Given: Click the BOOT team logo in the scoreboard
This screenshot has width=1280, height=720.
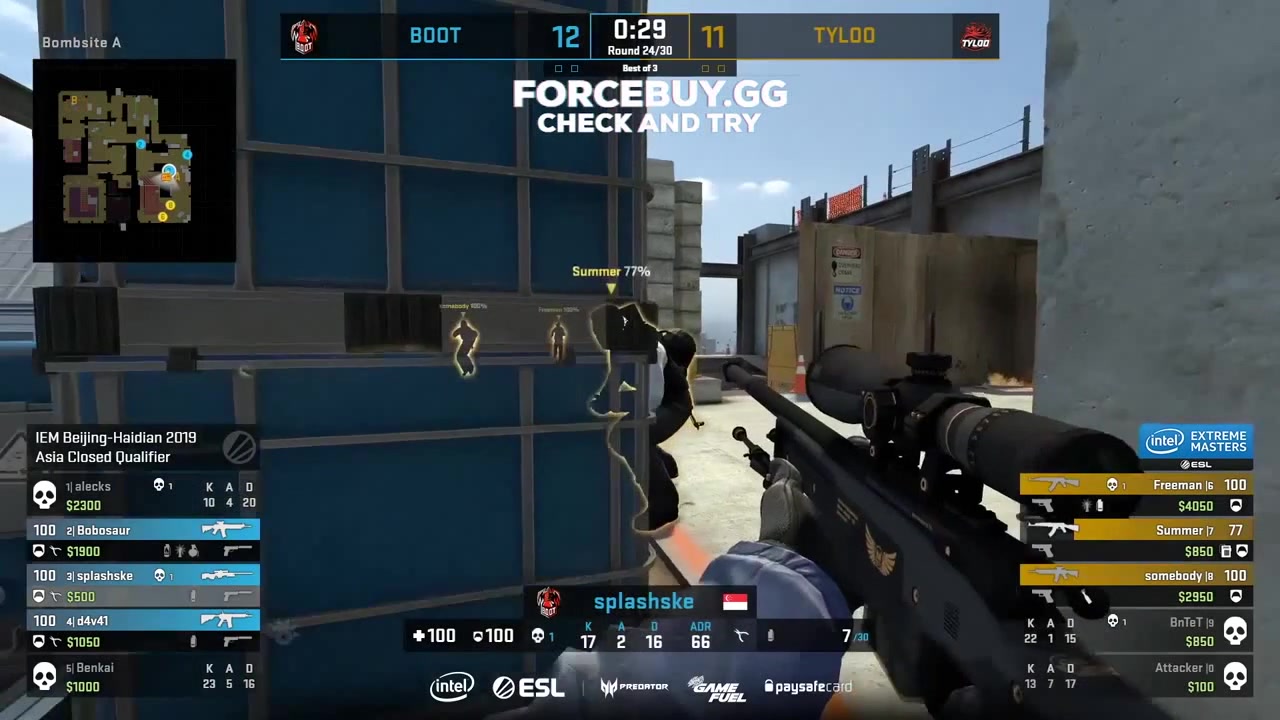Looking at the screenshot, I should tap(305, 36).
